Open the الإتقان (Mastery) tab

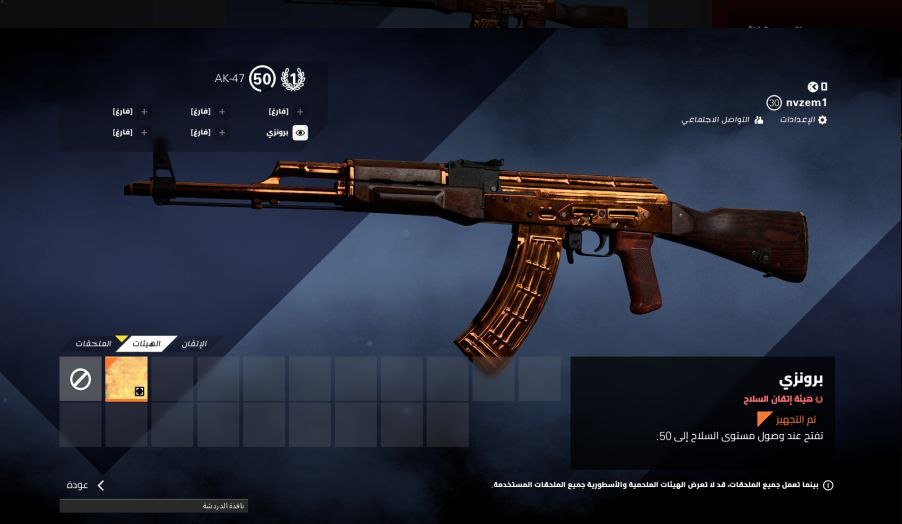[x=194, y=344]
